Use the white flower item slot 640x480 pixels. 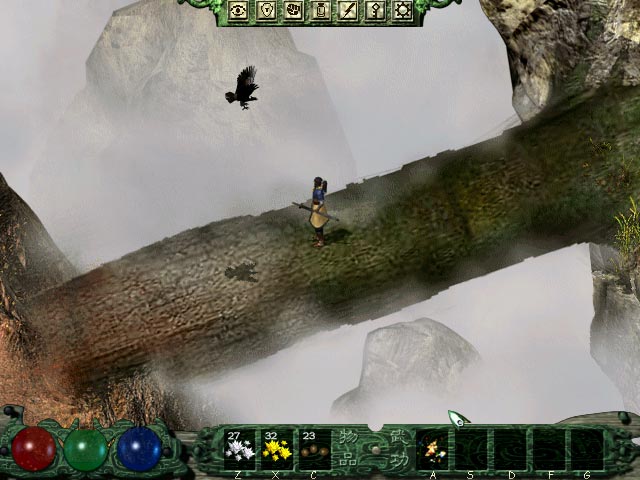click(x=240, y=449)
